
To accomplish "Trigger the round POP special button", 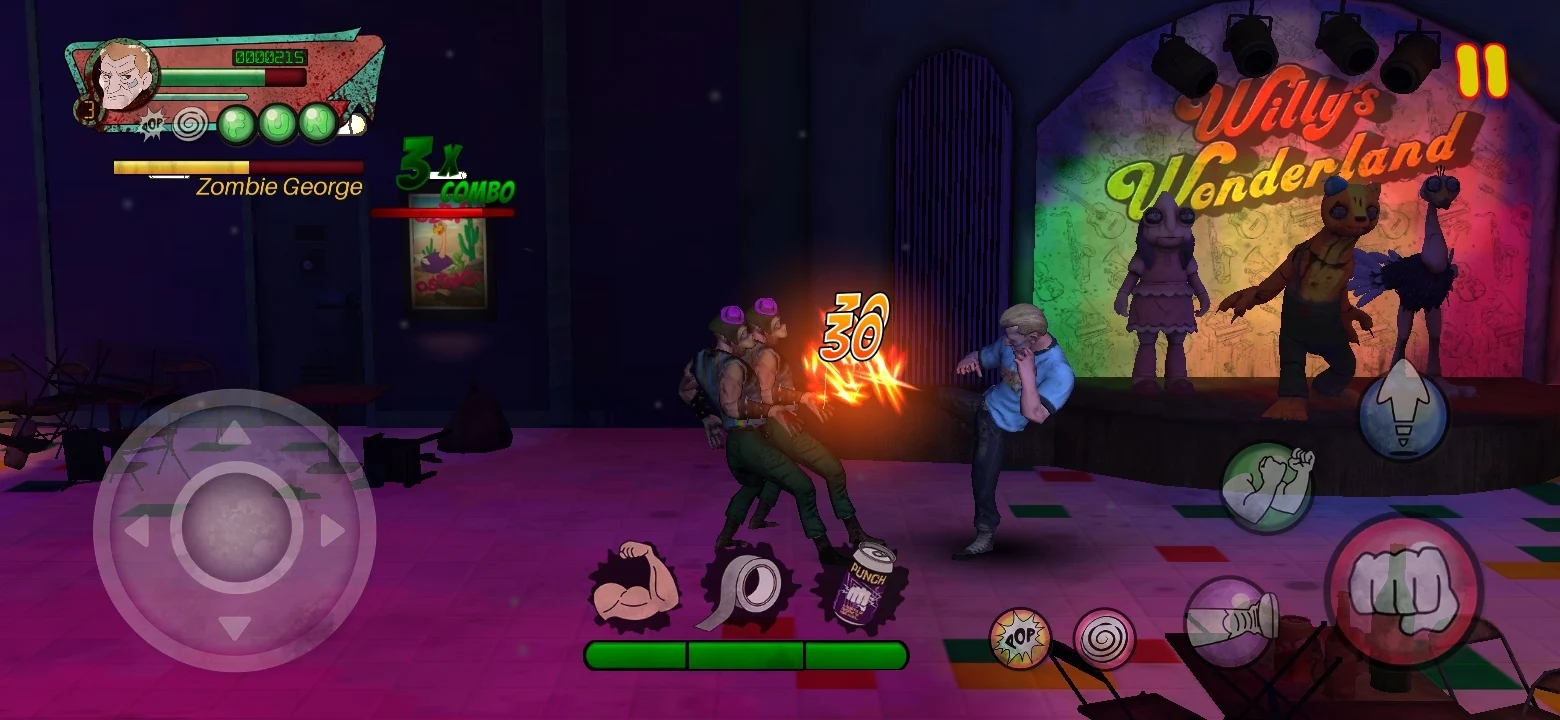I will click(x=1020, y=638).
